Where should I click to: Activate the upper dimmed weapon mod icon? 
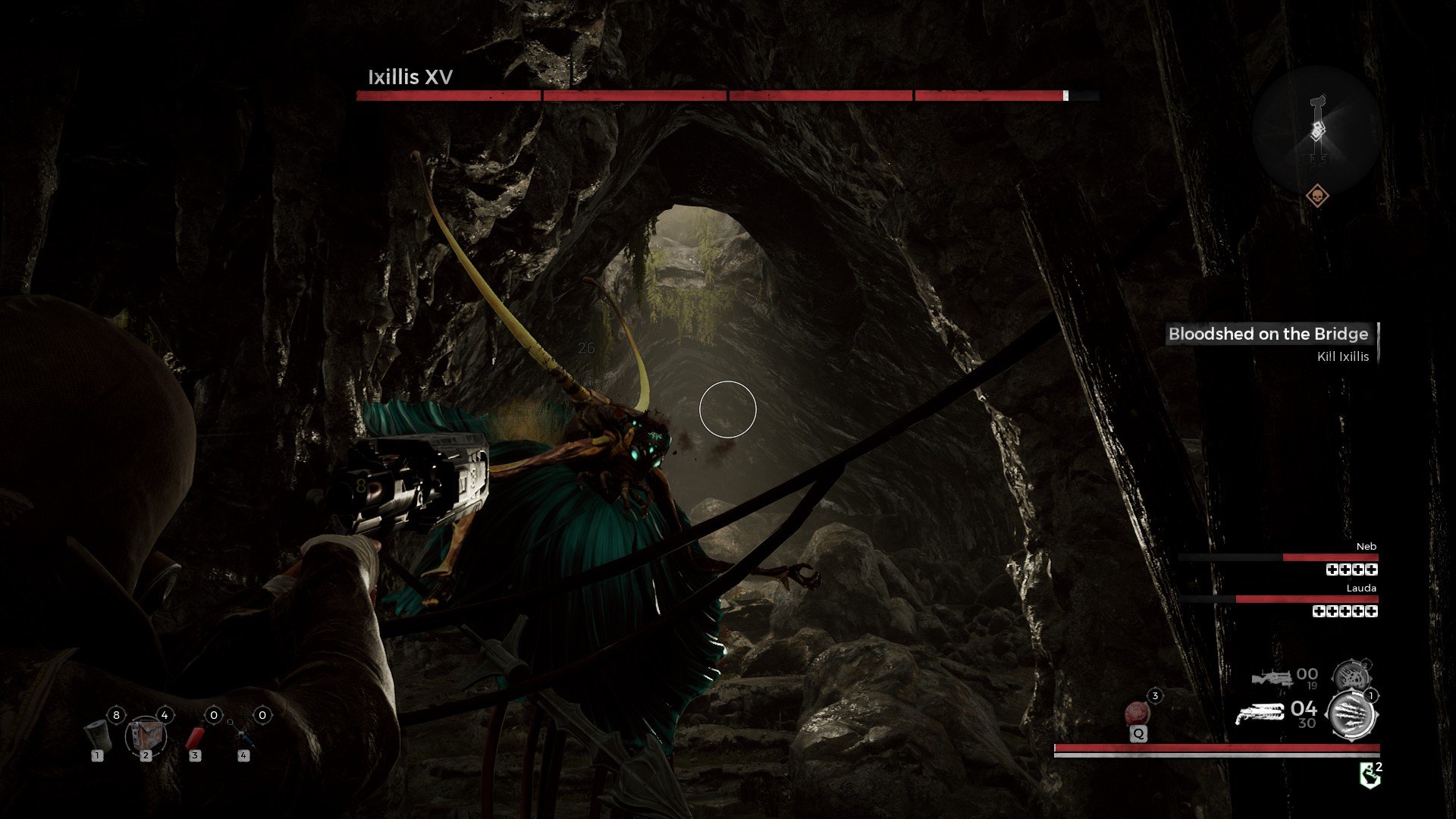point(1351,674)
